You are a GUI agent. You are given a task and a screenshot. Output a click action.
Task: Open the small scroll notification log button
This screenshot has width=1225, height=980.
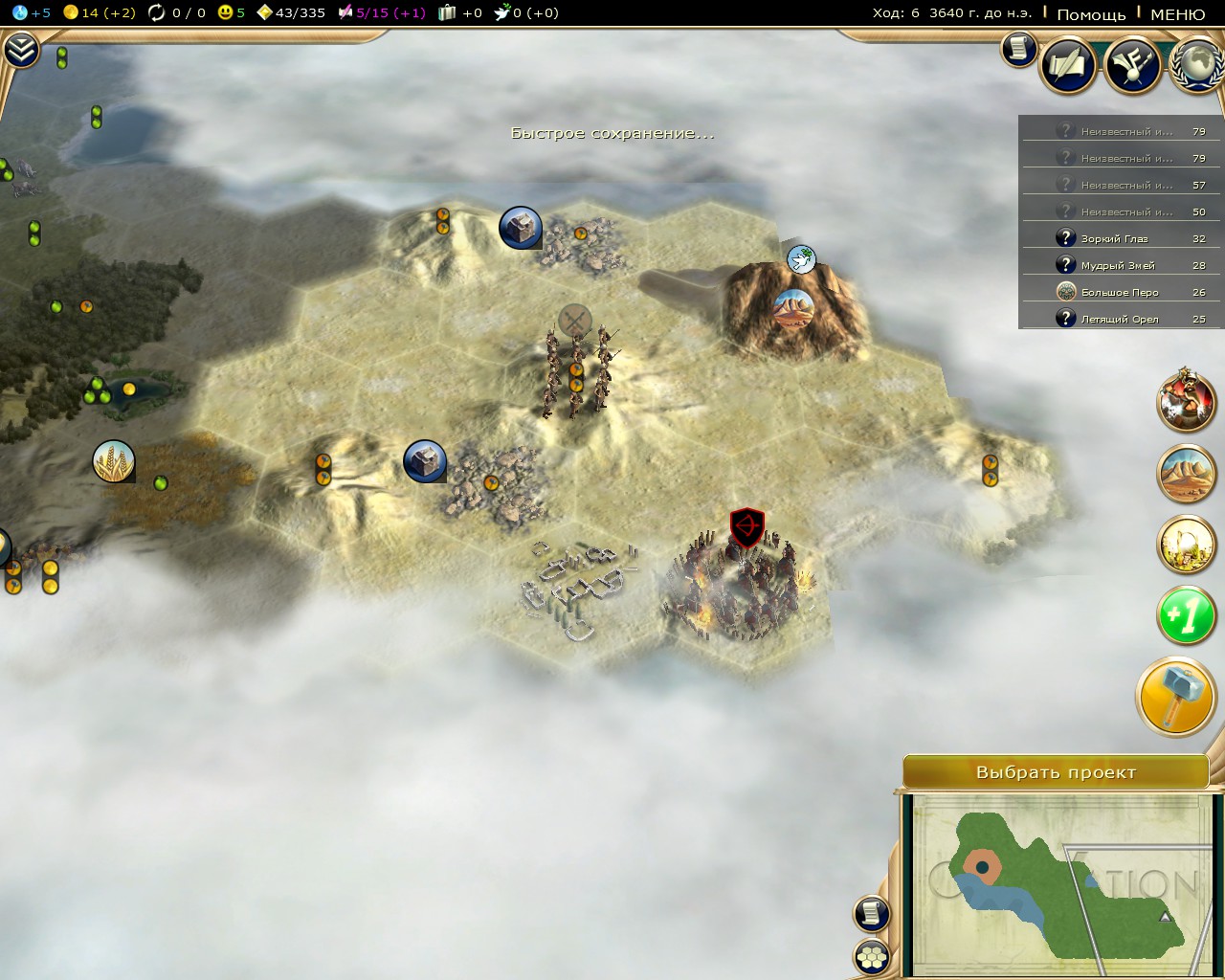click(1018, 49)
